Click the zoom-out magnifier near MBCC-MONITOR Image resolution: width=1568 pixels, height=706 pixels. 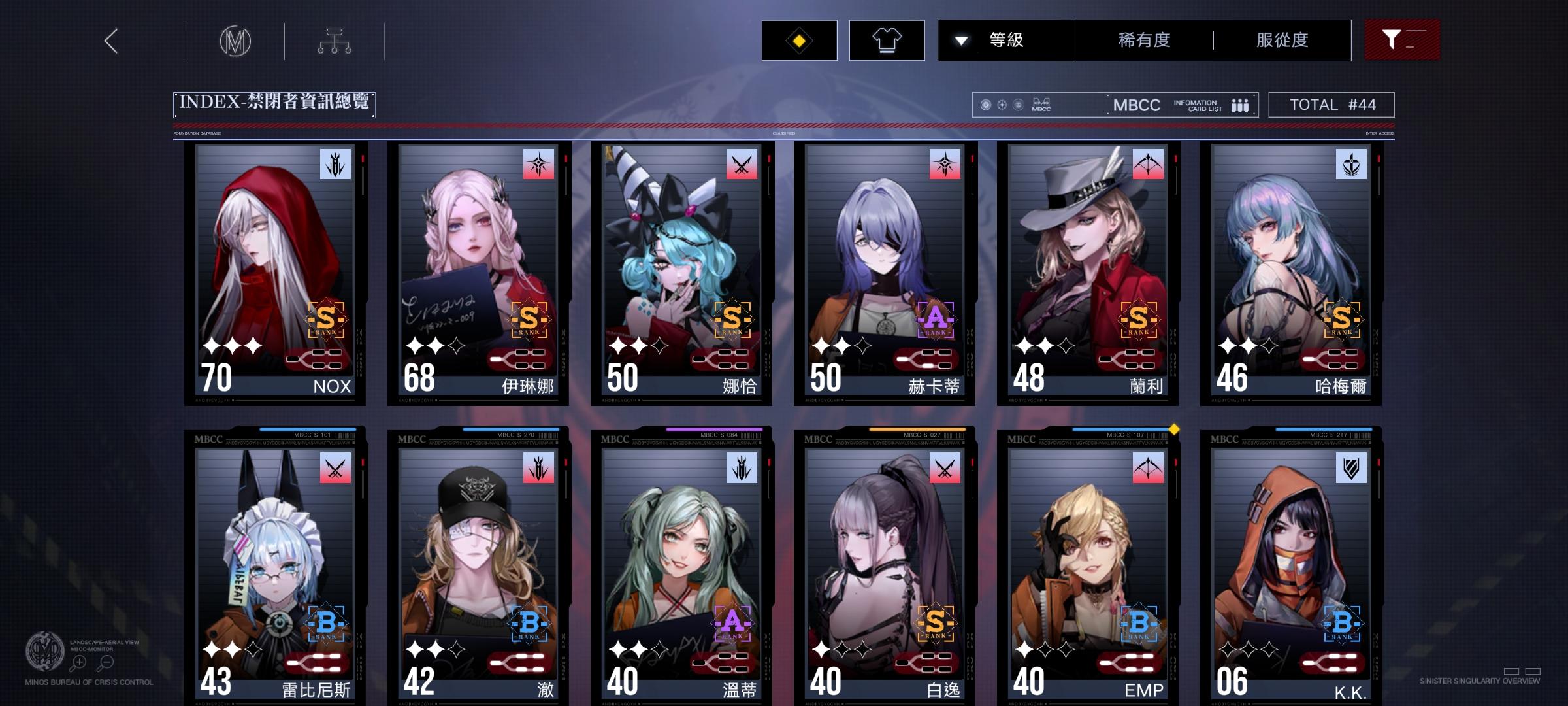pos(106,662)
